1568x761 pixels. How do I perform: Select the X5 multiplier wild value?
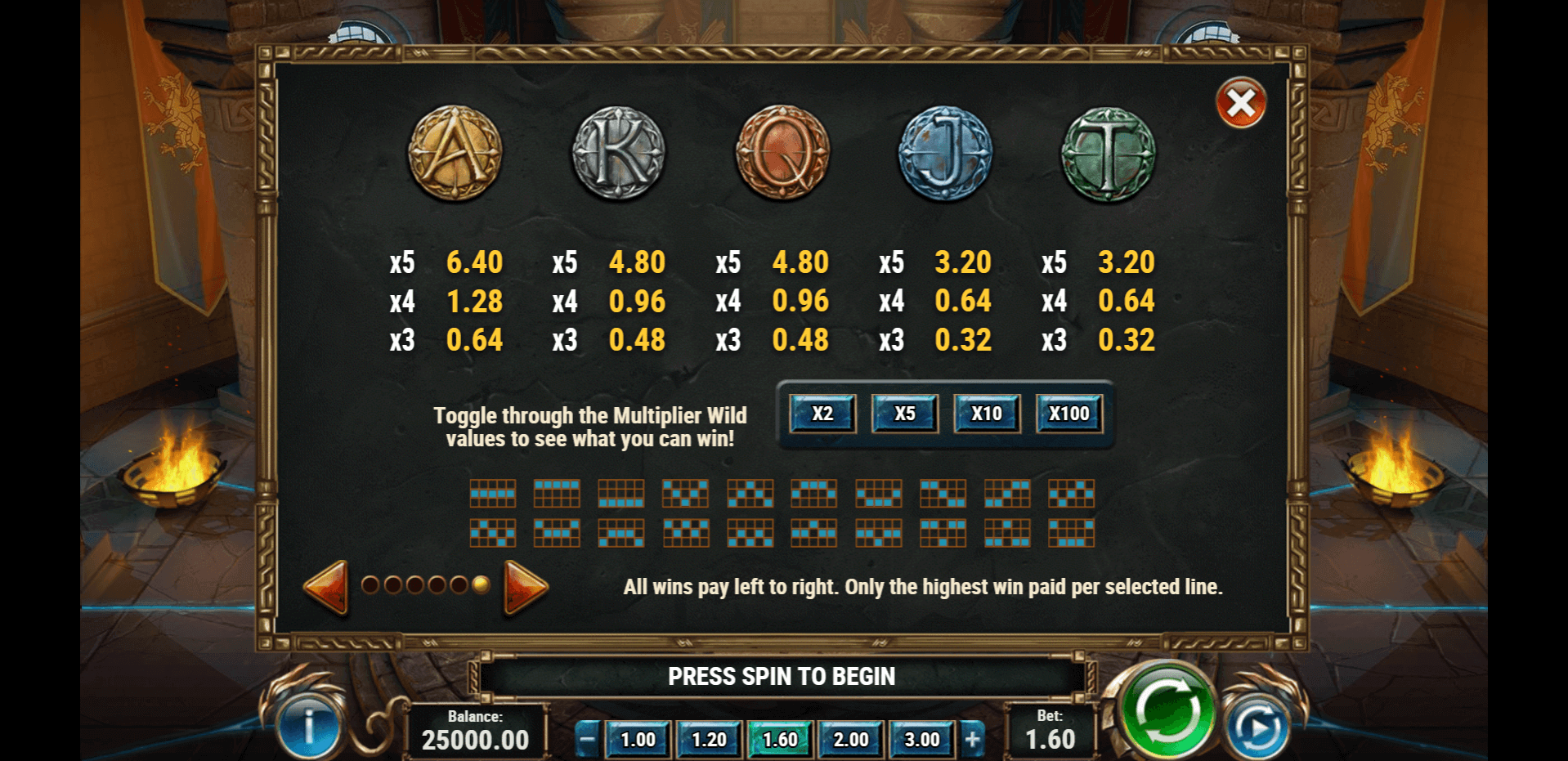point(905,414)
